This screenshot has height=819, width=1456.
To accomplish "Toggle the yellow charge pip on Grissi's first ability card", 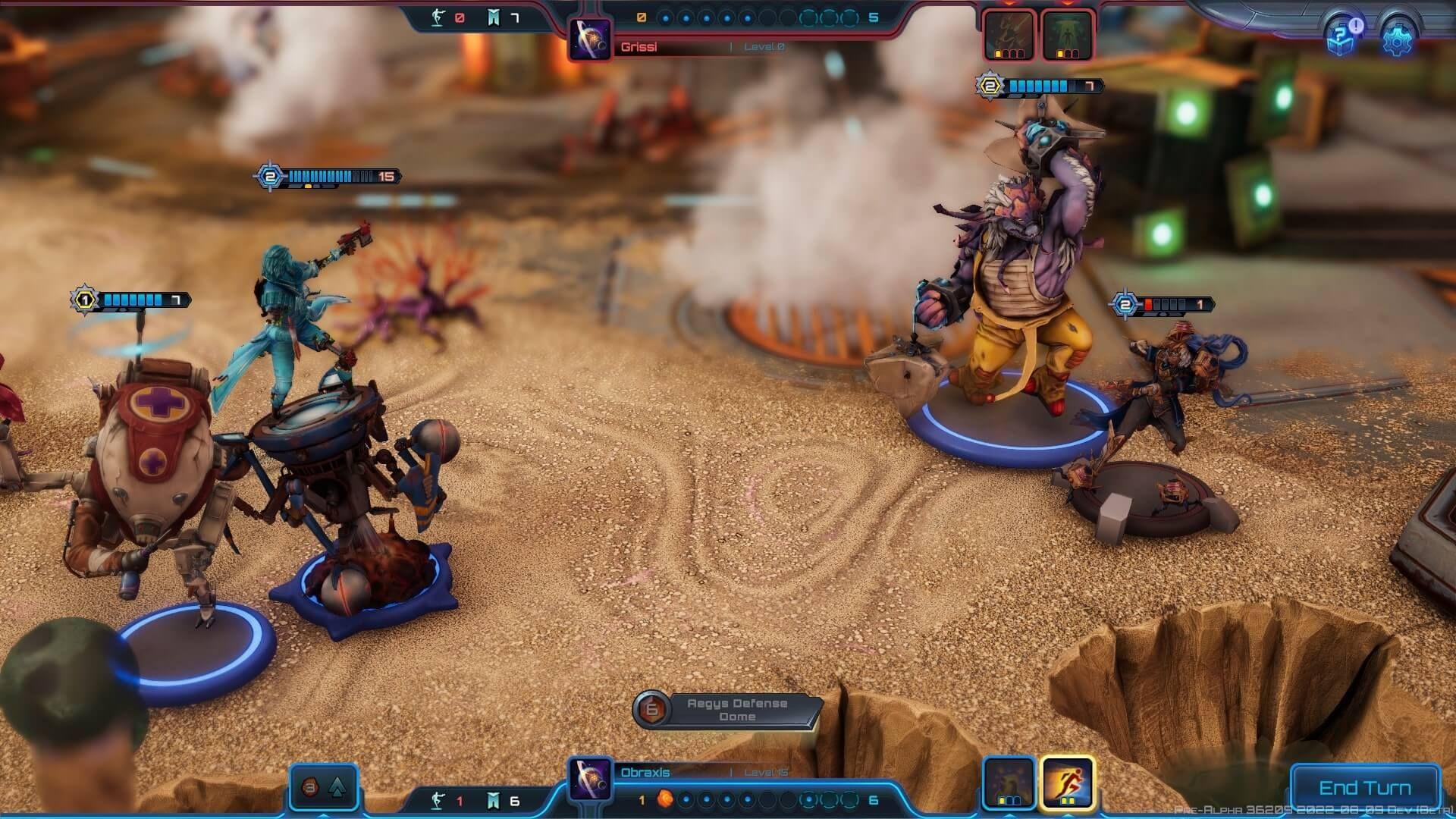I will (998, 53).
